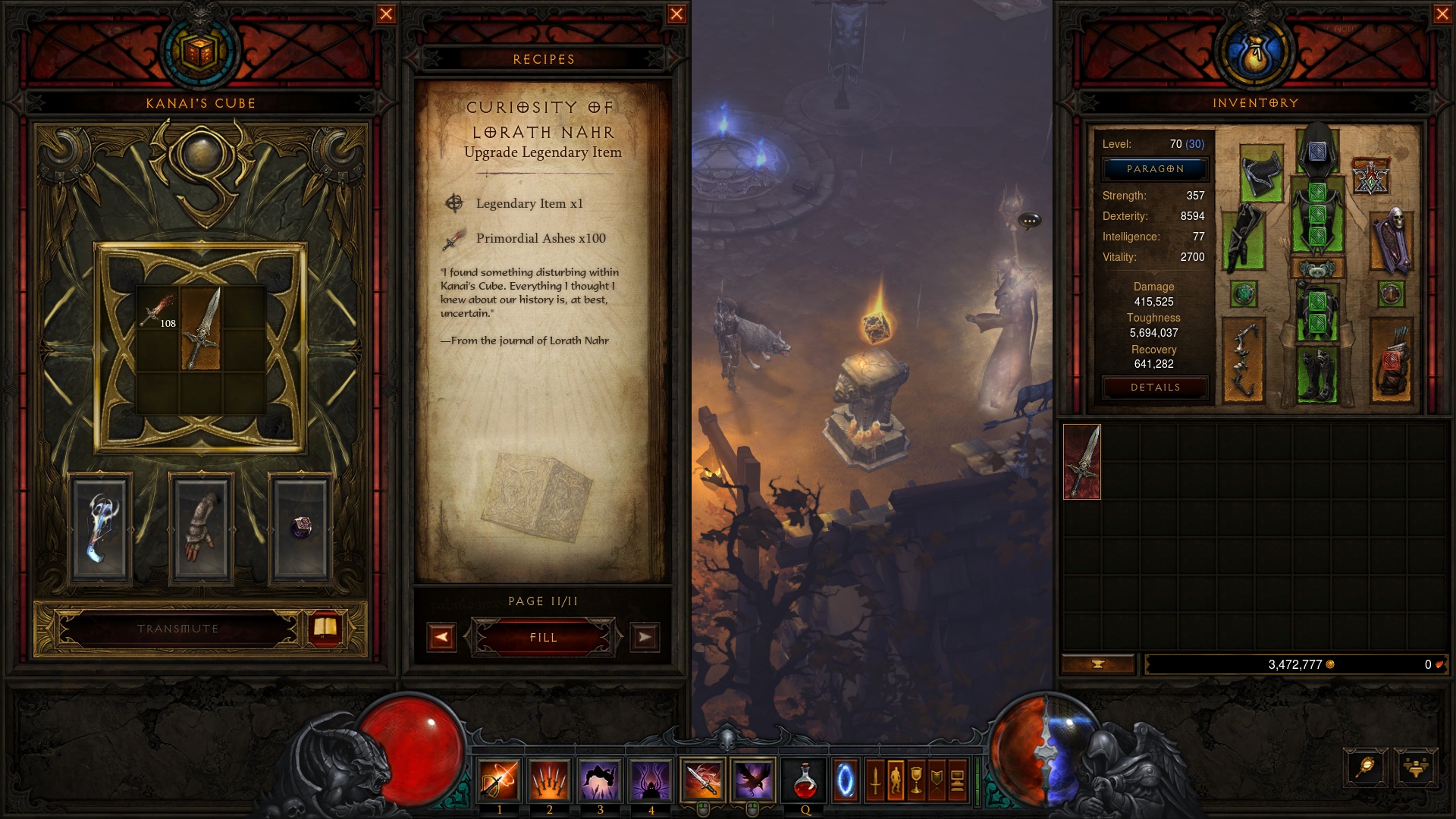Show character stat Details

[x=1155, y=388]
